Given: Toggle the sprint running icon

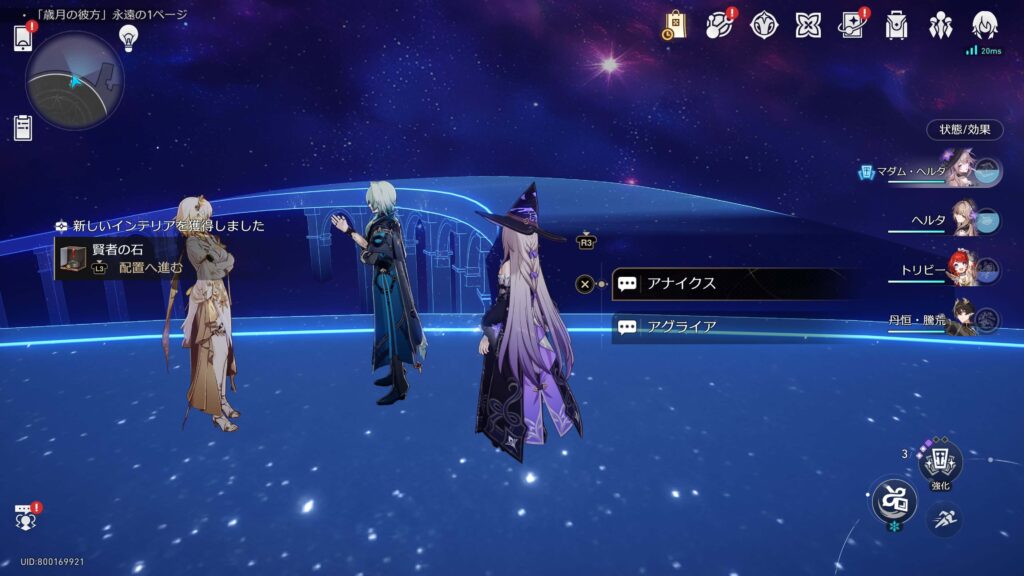Looking at the screenshot, I should coord(943,518).
